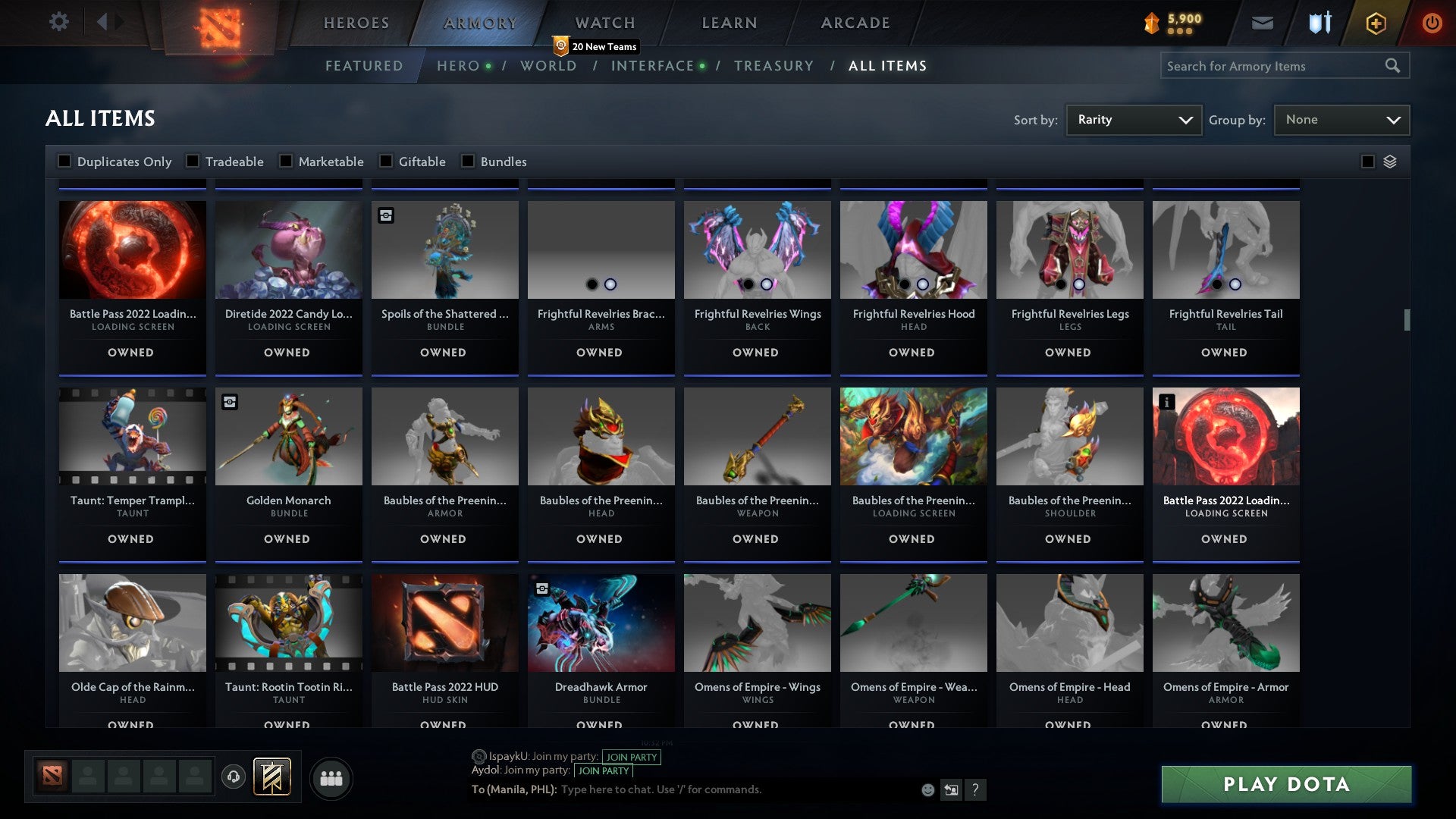Open mail notifications with the envelope icon
Image resolution: width=1456 pixels, height=819 pixels.
(x=1263, y=23)
